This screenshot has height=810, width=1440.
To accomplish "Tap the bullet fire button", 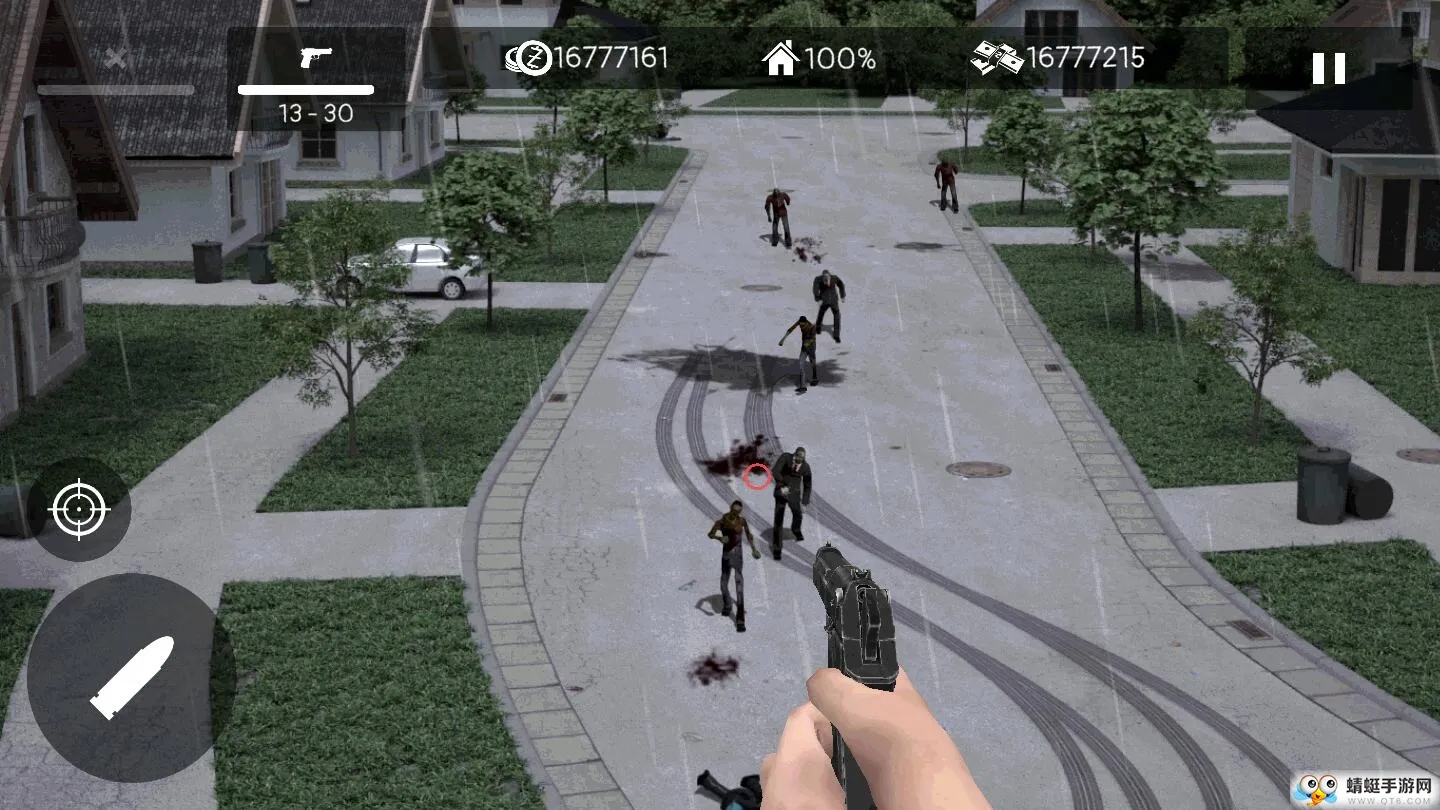I will 131,677.
